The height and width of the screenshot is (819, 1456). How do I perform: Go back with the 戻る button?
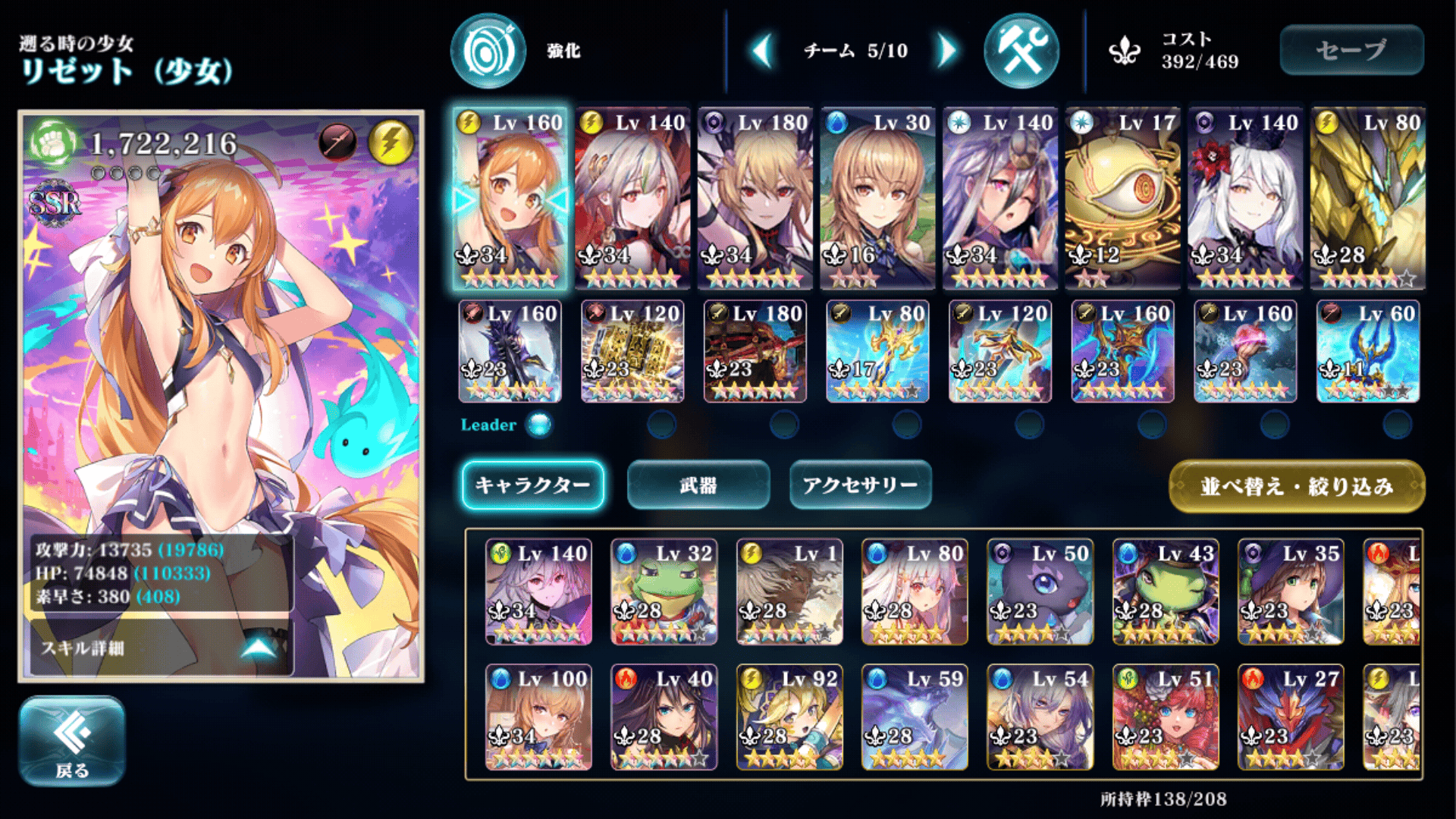coord(72,741)
